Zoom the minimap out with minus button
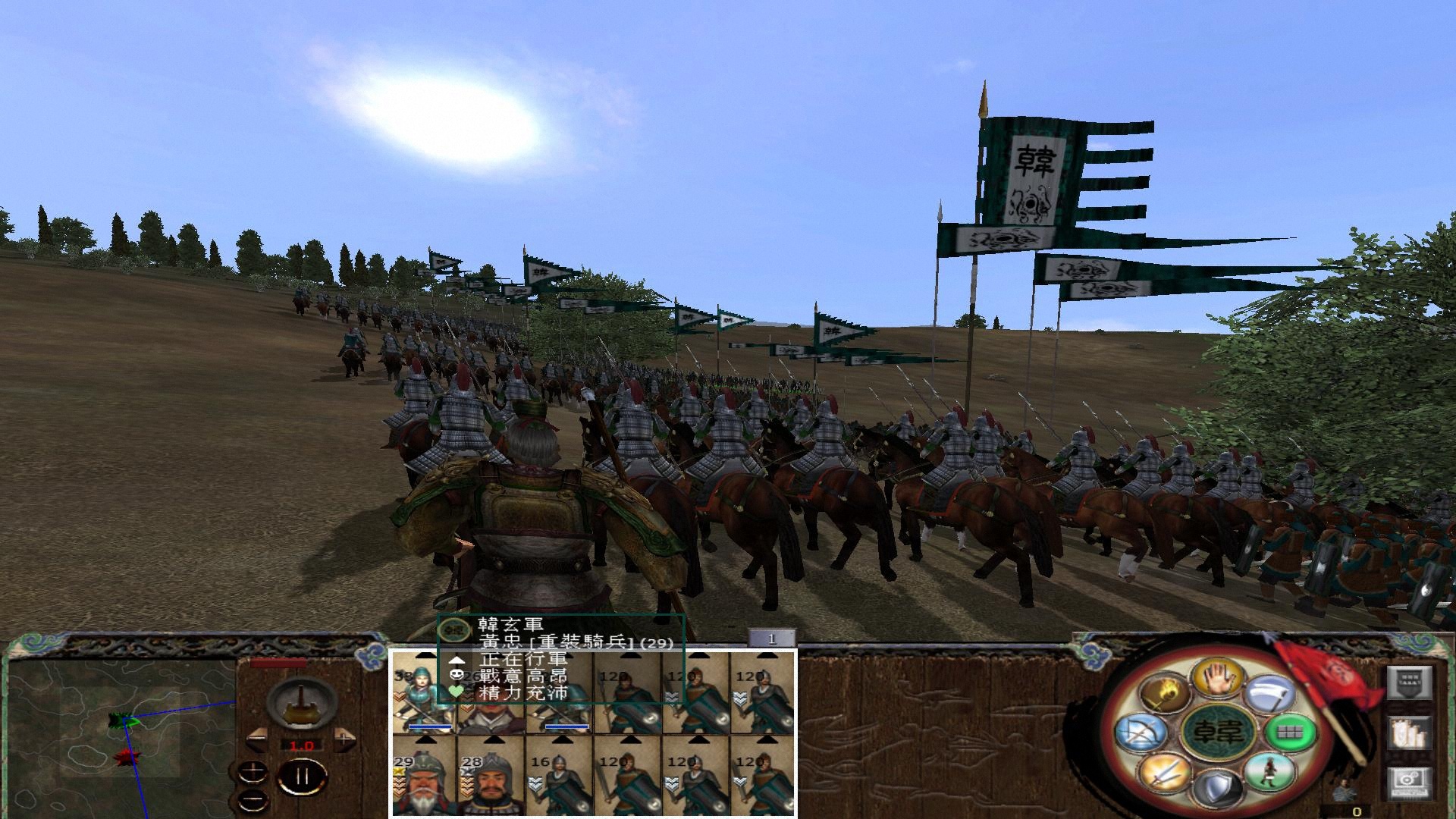The width and height of the screenshot is (1456, 819). tap(252, 799)
